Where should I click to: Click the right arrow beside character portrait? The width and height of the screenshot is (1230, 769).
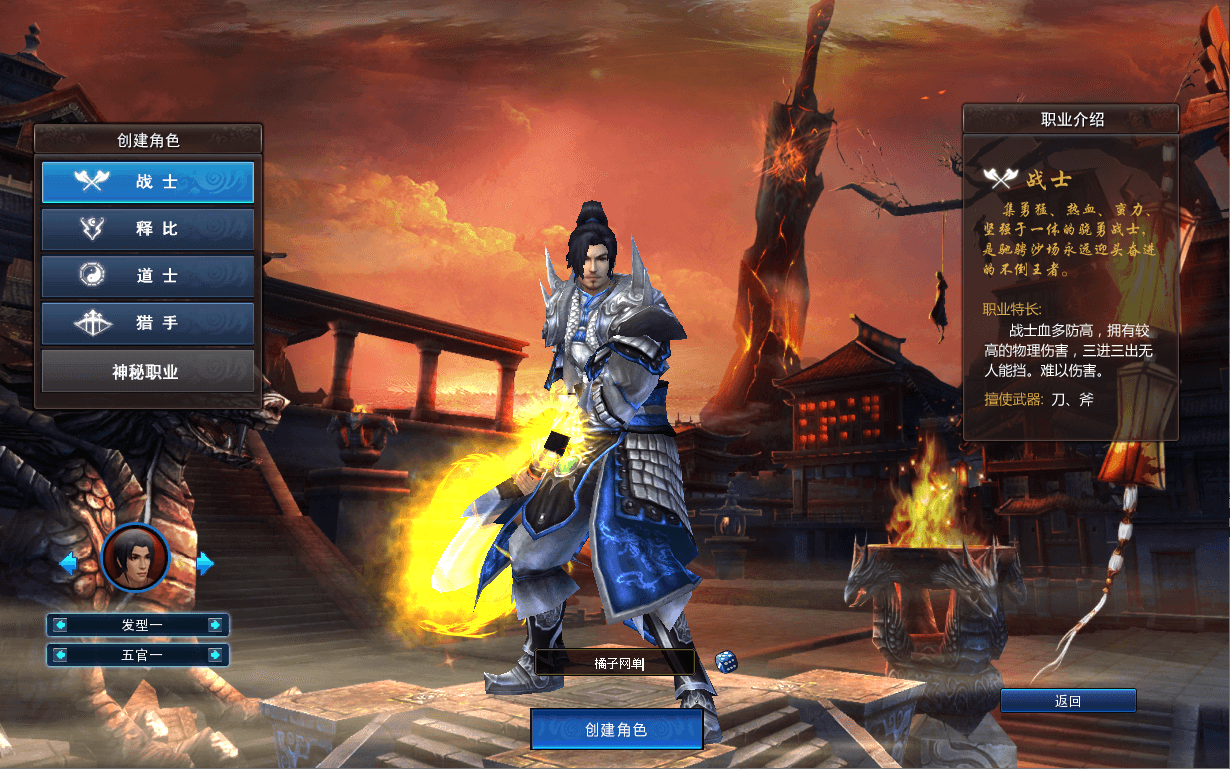click(205, 563)
